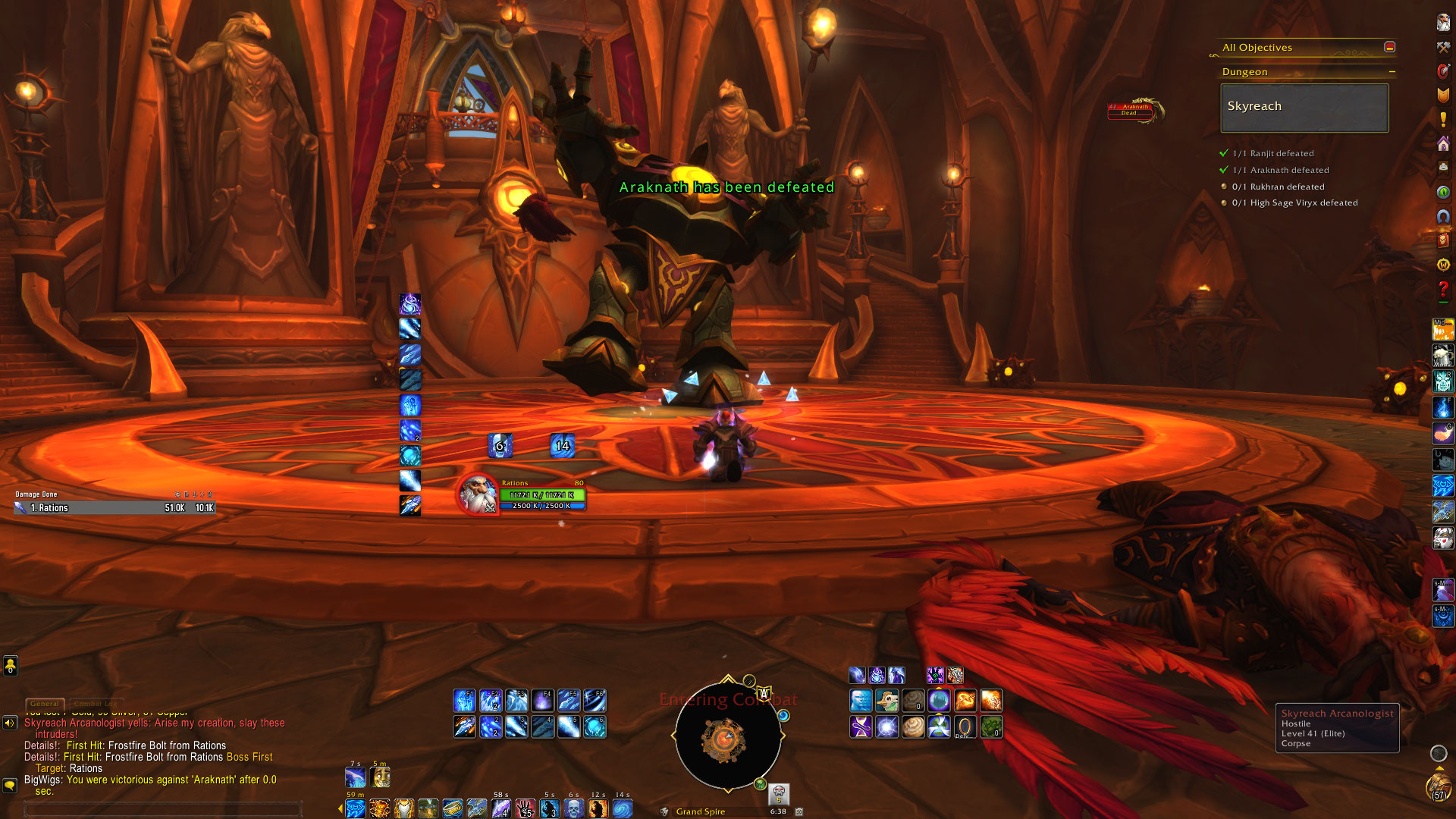The image size is (1456, 819).
Task: Toggle the chat voice speaker button
Action: click(10, 723)
